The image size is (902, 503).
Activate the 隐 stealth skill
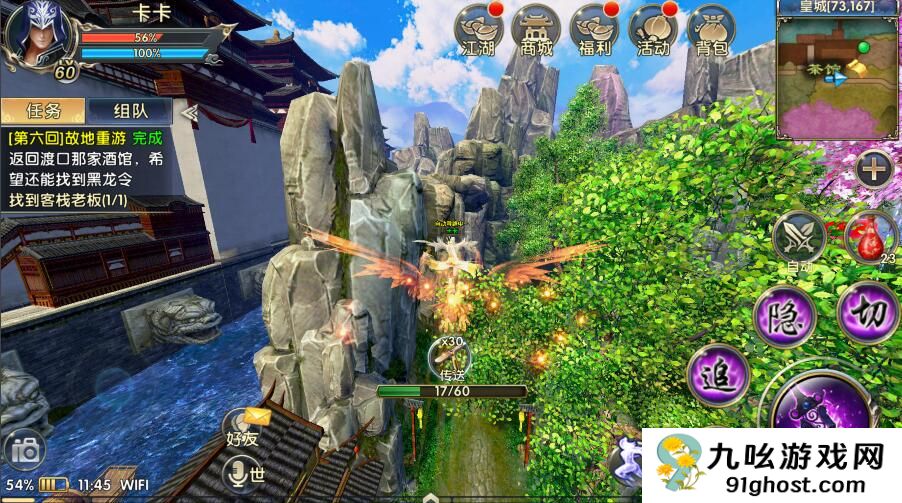[x=781, y=317]
